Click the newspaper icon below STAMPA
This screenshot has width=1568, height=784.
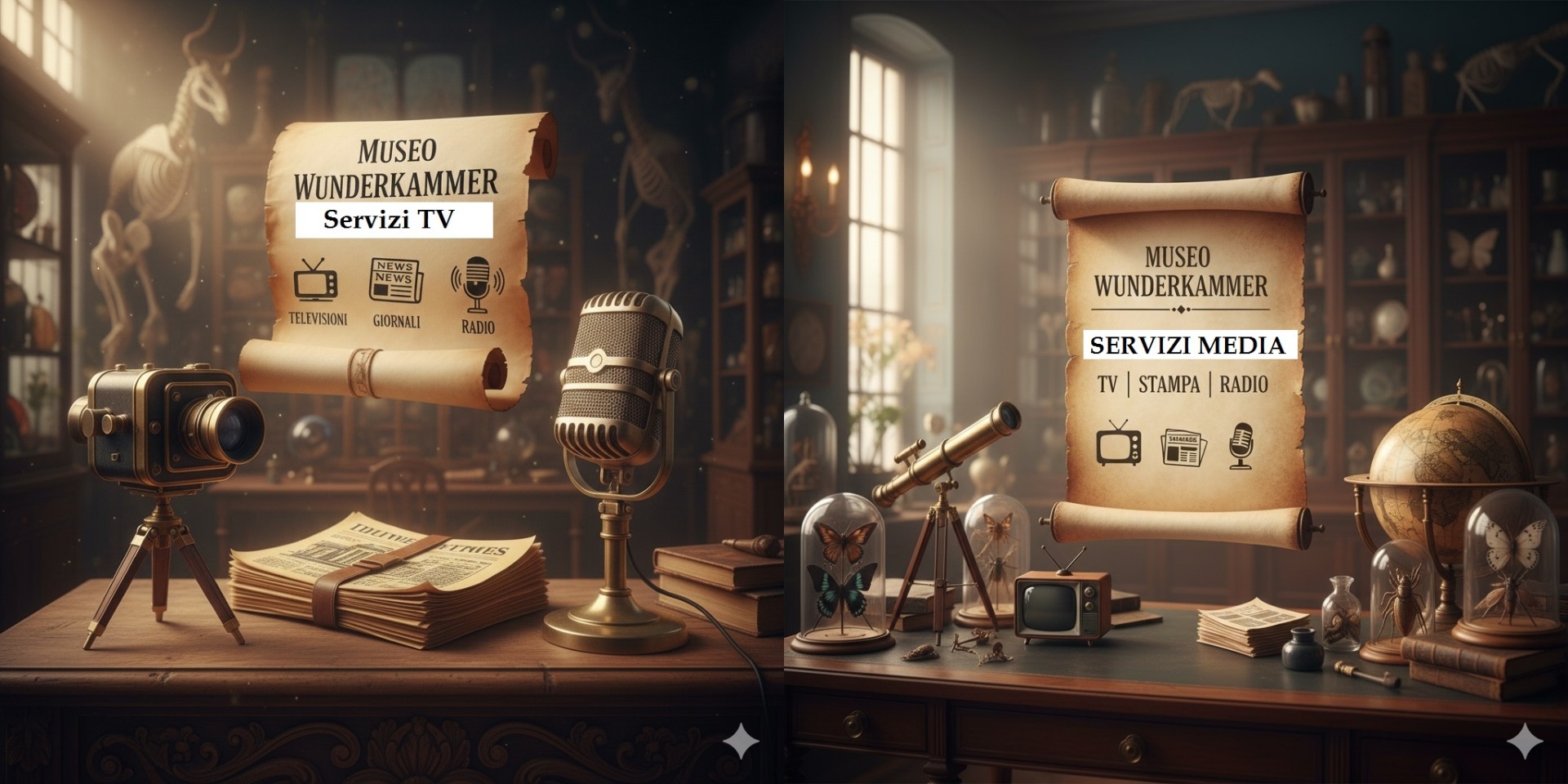pos(1183,448)
